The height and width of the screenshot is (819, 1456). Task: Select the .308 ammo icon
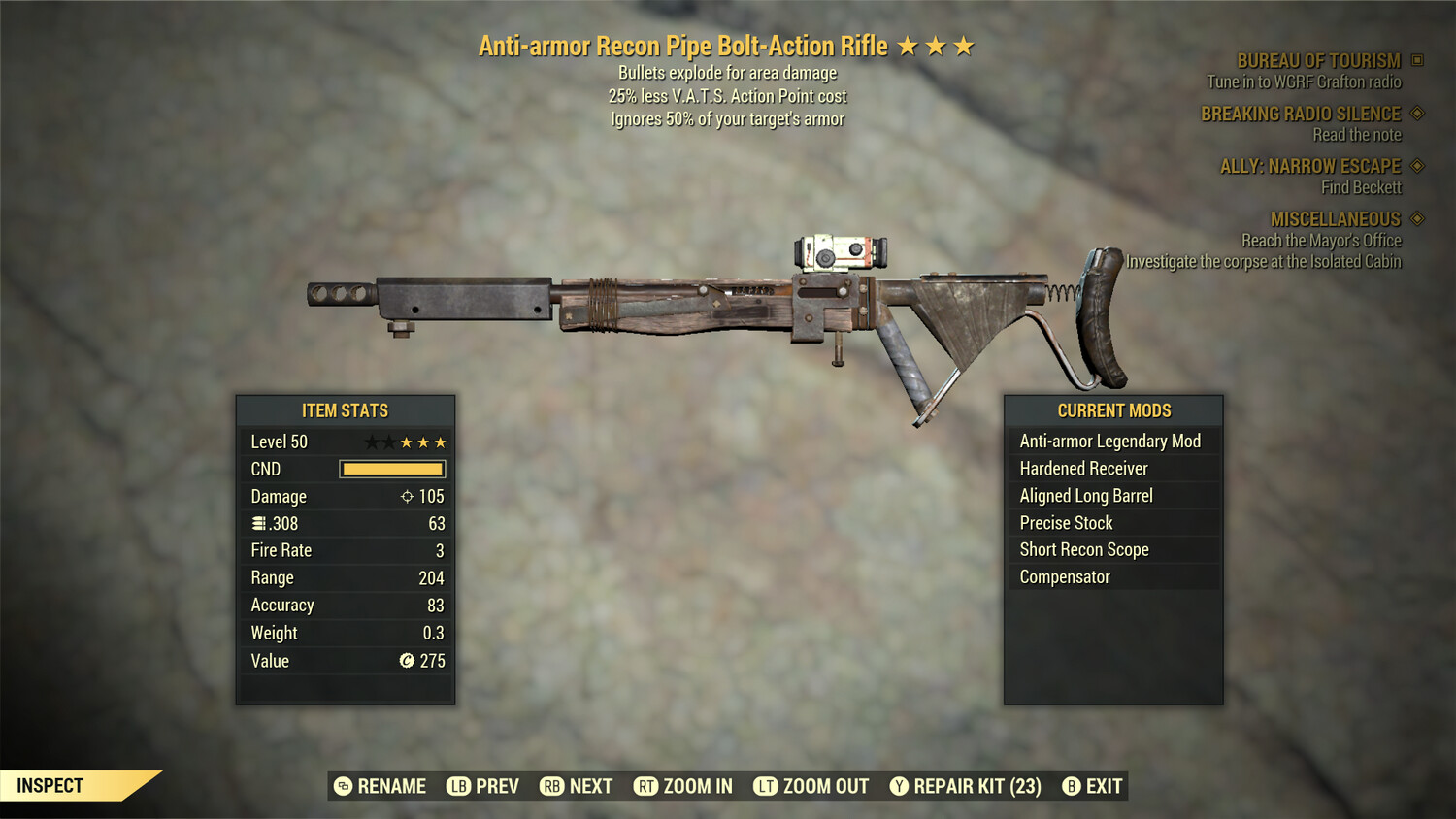pyautogui.click(x=258, y=523)
